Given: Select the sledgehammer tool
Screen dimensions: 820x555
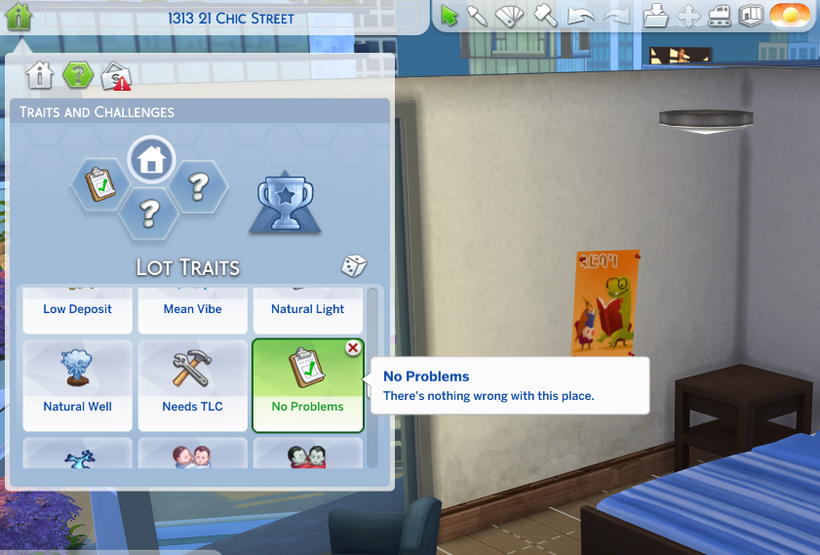Looking at the screenshot, I should tap(545, 16).
